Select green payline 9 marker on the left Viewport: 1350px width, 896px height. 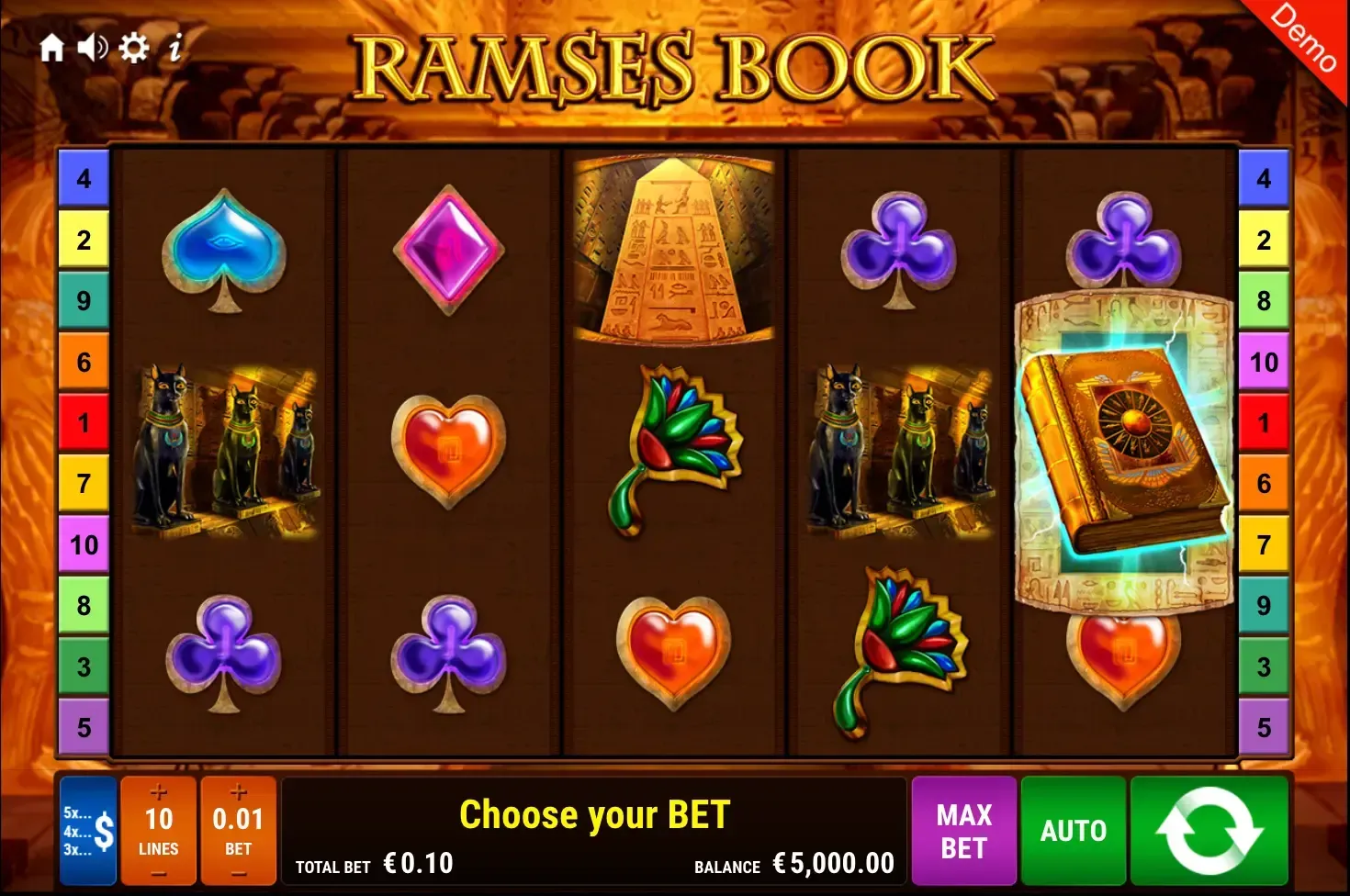84,300
